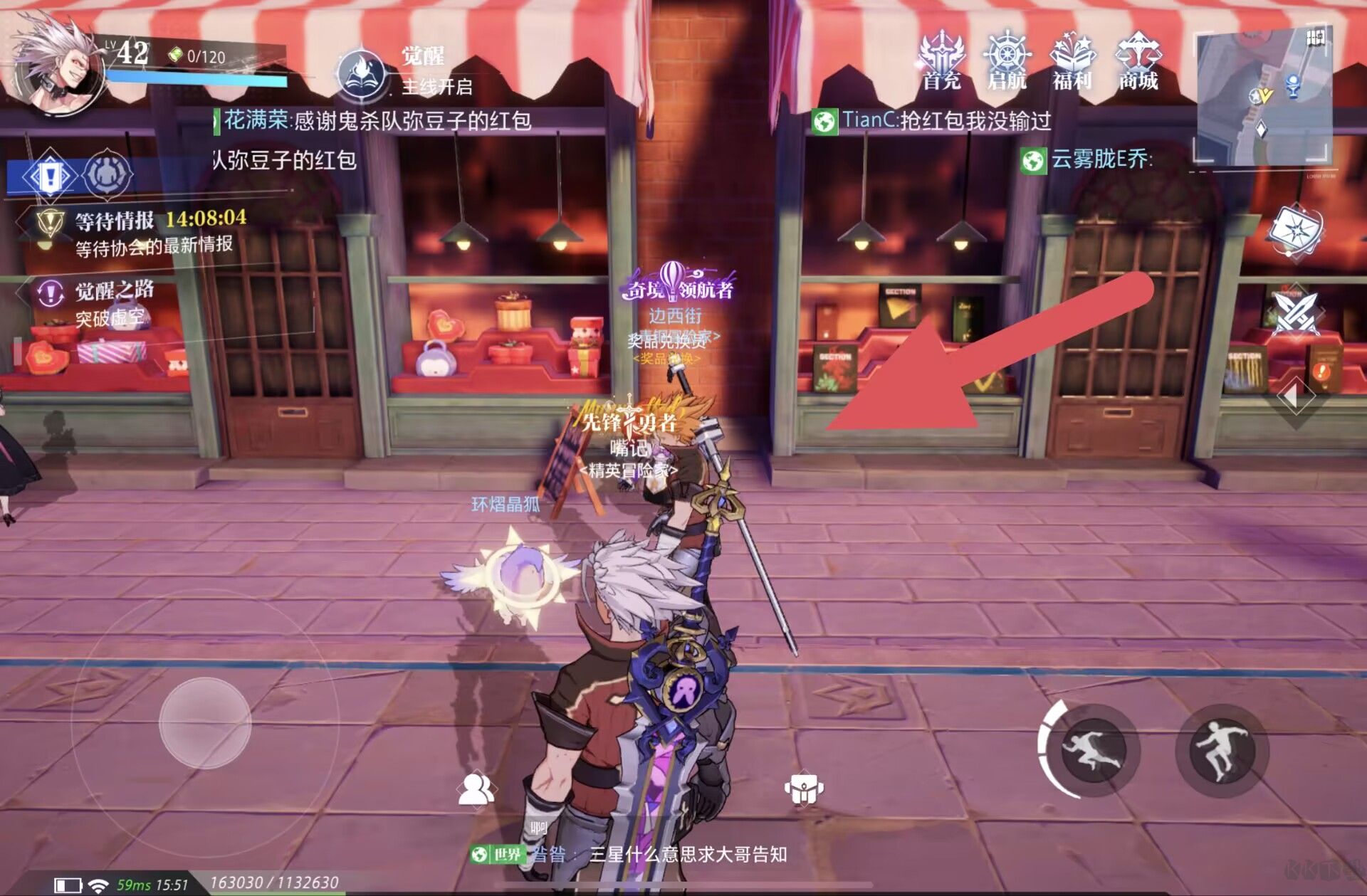Open the robot assistant icon
This screenshot has width=1367, height=896.
(804, 789)
